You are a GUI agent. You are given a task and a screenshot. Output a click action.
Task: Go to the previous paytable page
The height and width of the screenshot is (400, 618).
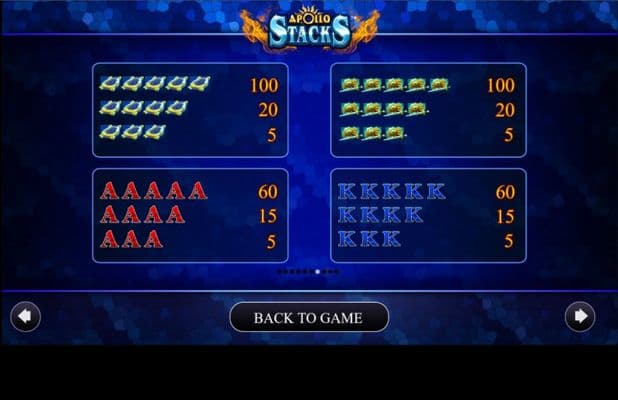[x=25, y=317]
